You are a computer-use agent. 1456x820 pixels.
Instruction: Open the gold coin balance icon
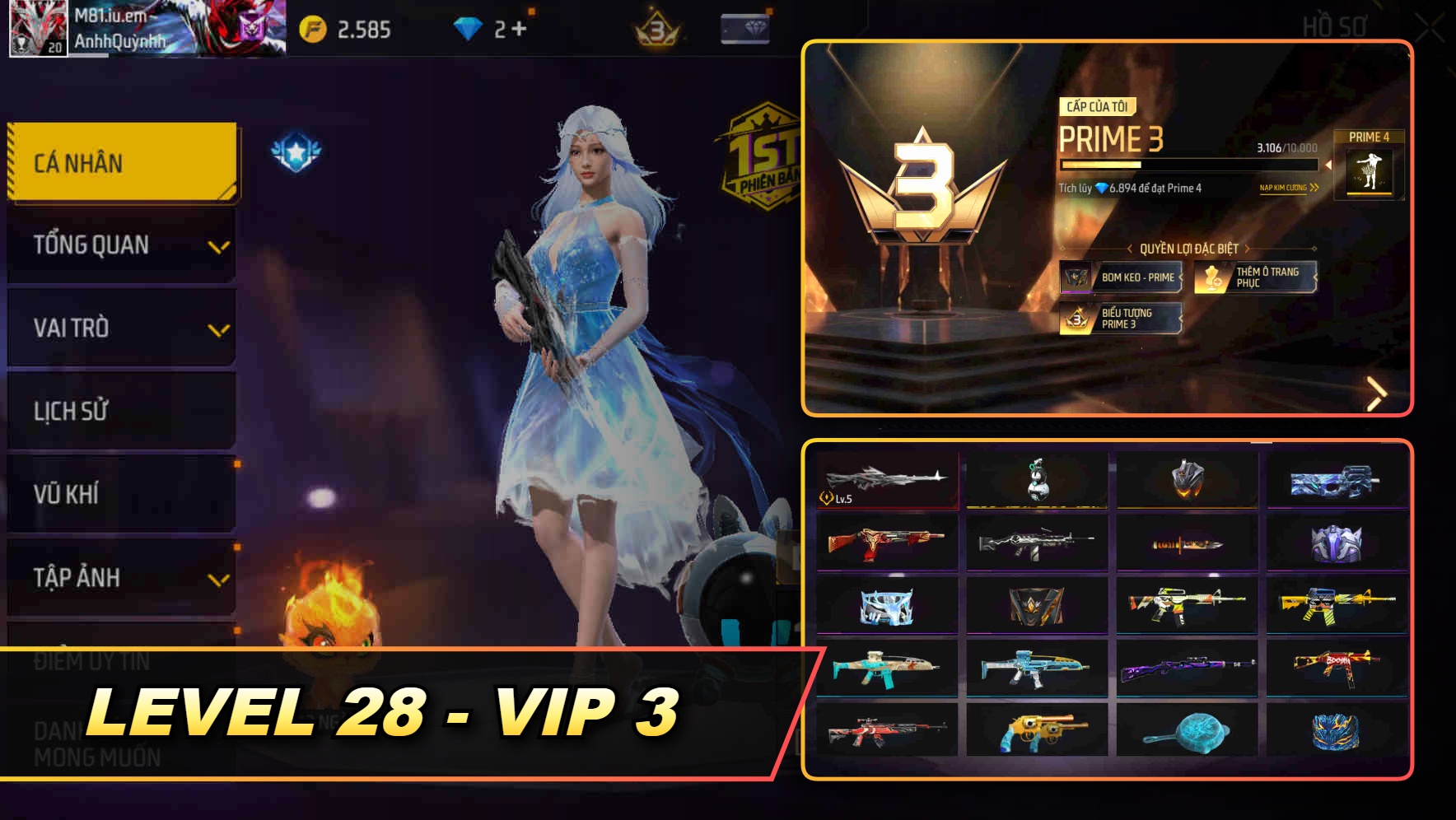coord(312,26)
